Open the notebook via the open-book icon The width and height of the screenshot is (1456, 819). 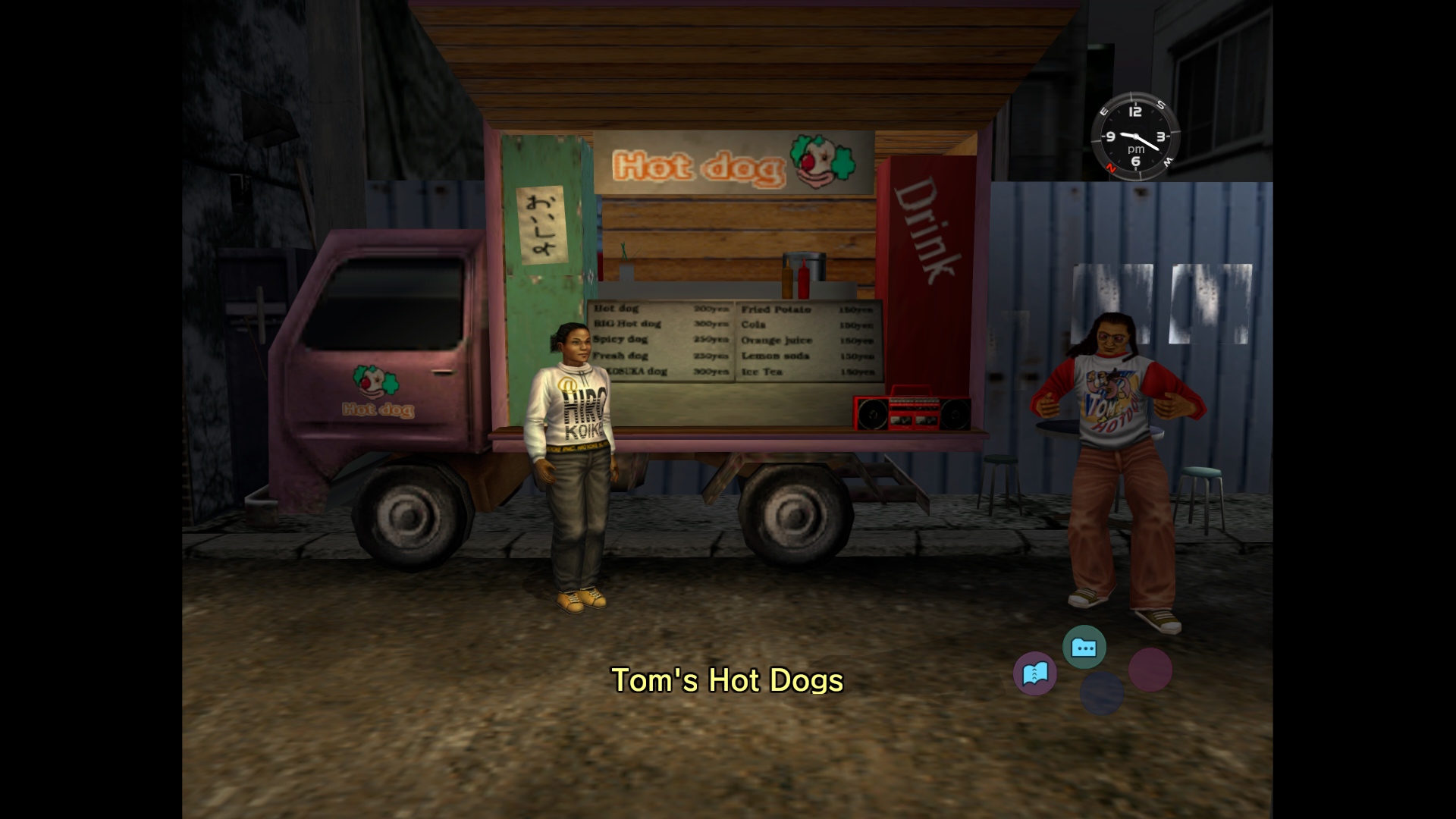(1035, 673)
